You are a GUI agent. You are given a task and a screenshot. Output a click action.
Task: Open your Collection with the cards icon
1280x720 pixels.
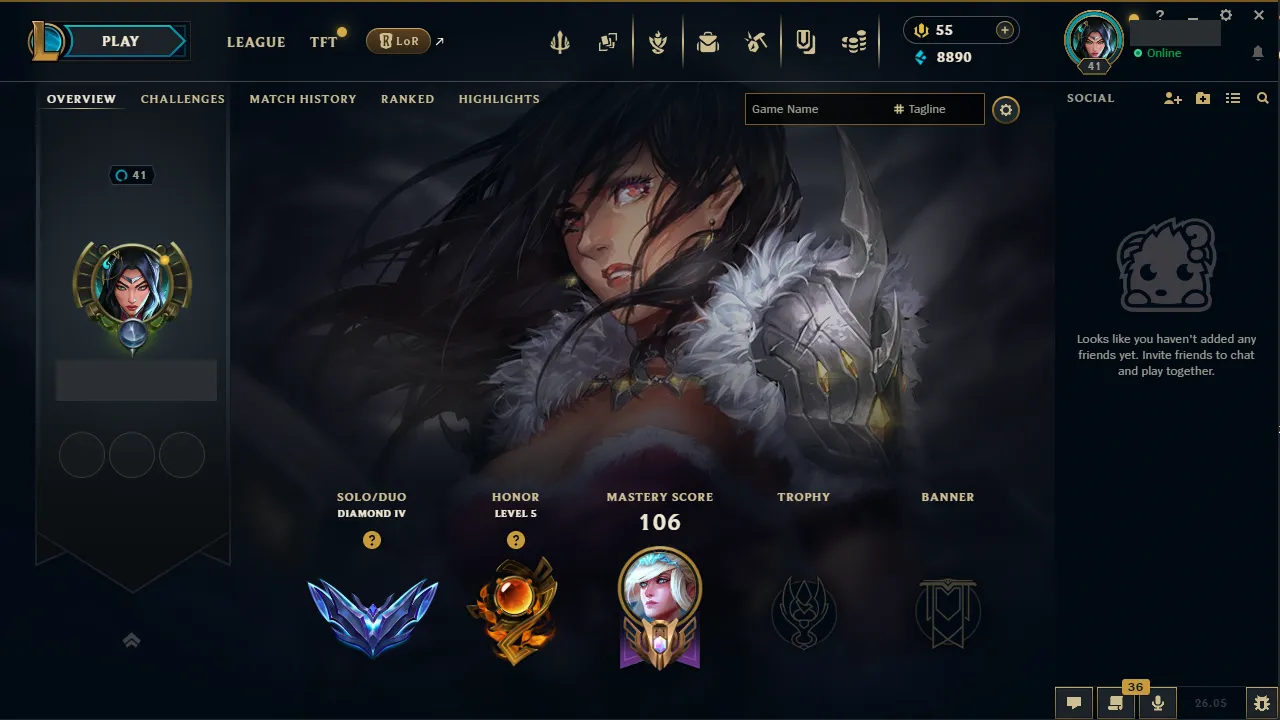point(607,41)
